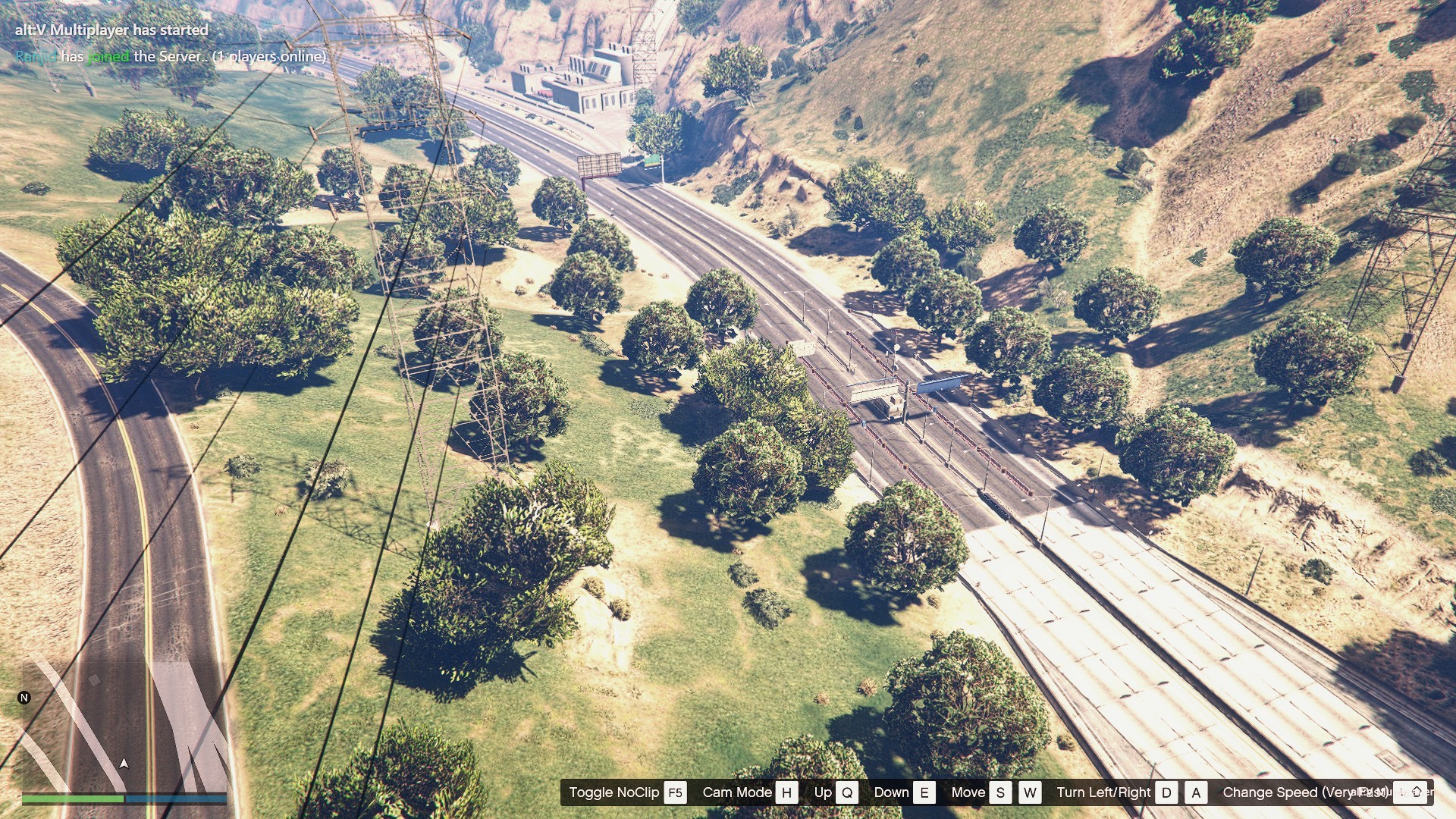The width and height of the screenshot is (1456, 819).
Task: Select the north marker on the minimap
Action: tap(24, 698)
